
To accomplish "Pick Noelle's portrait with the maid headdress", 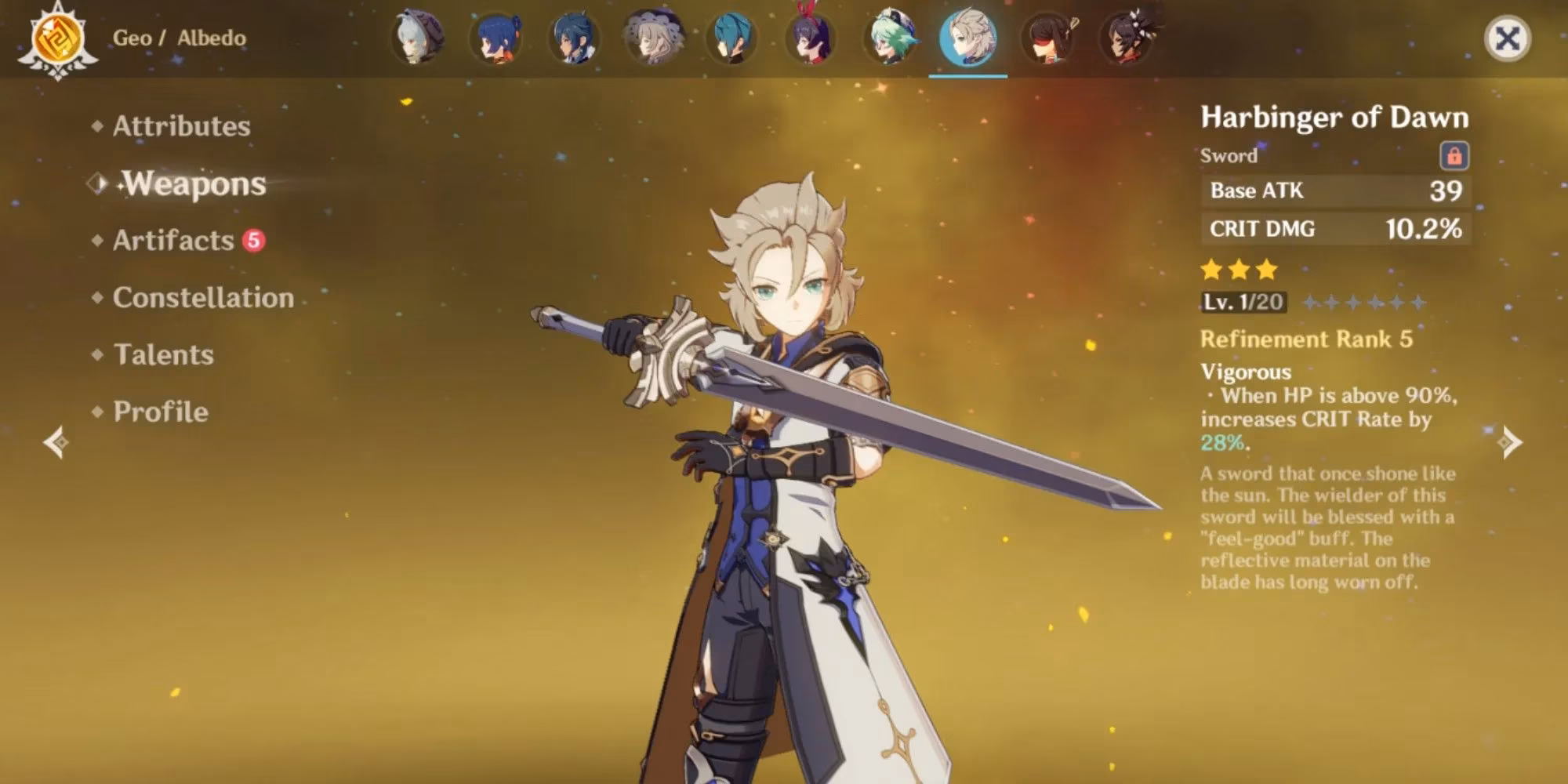I will pos(654,38).
